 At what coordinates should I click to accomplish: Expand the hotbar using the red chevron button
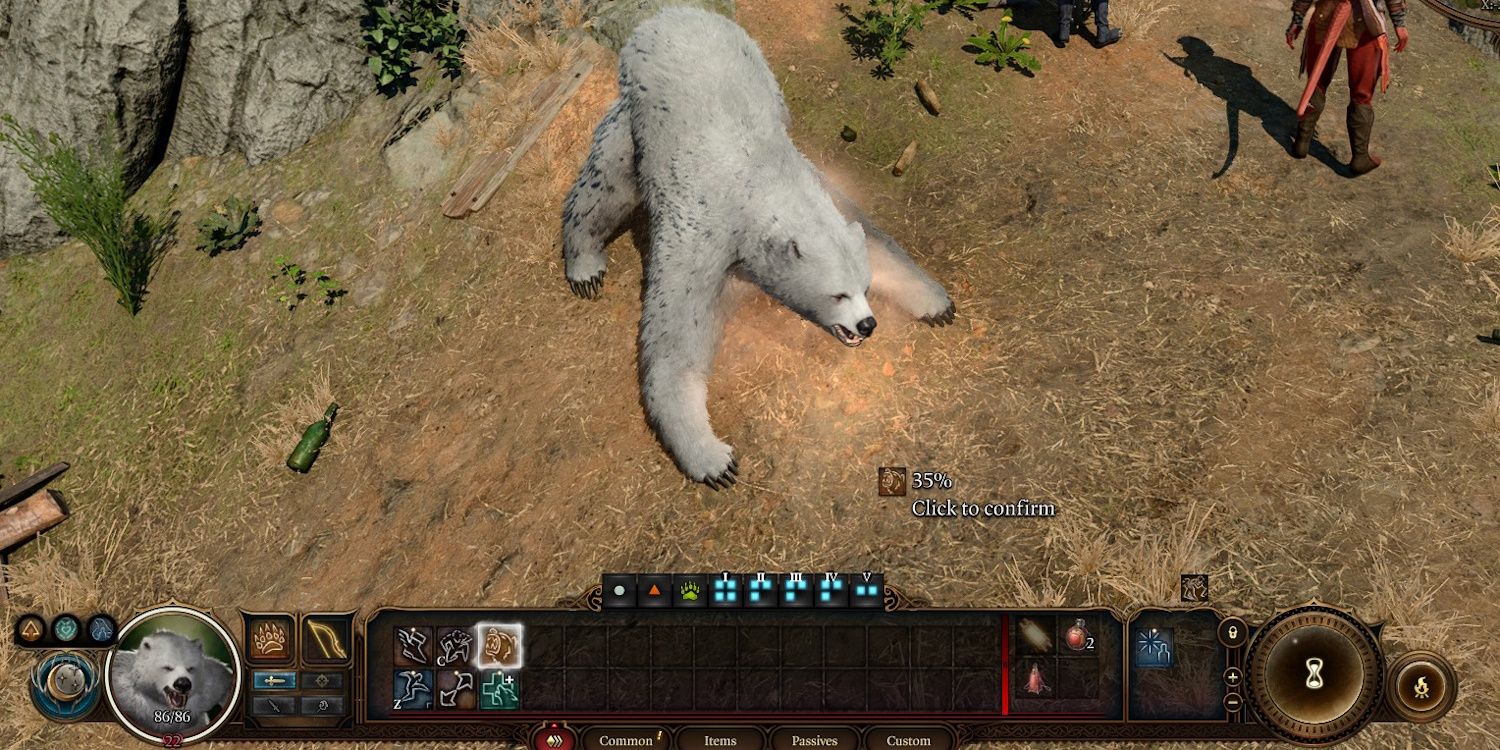[x=553, y=741]
